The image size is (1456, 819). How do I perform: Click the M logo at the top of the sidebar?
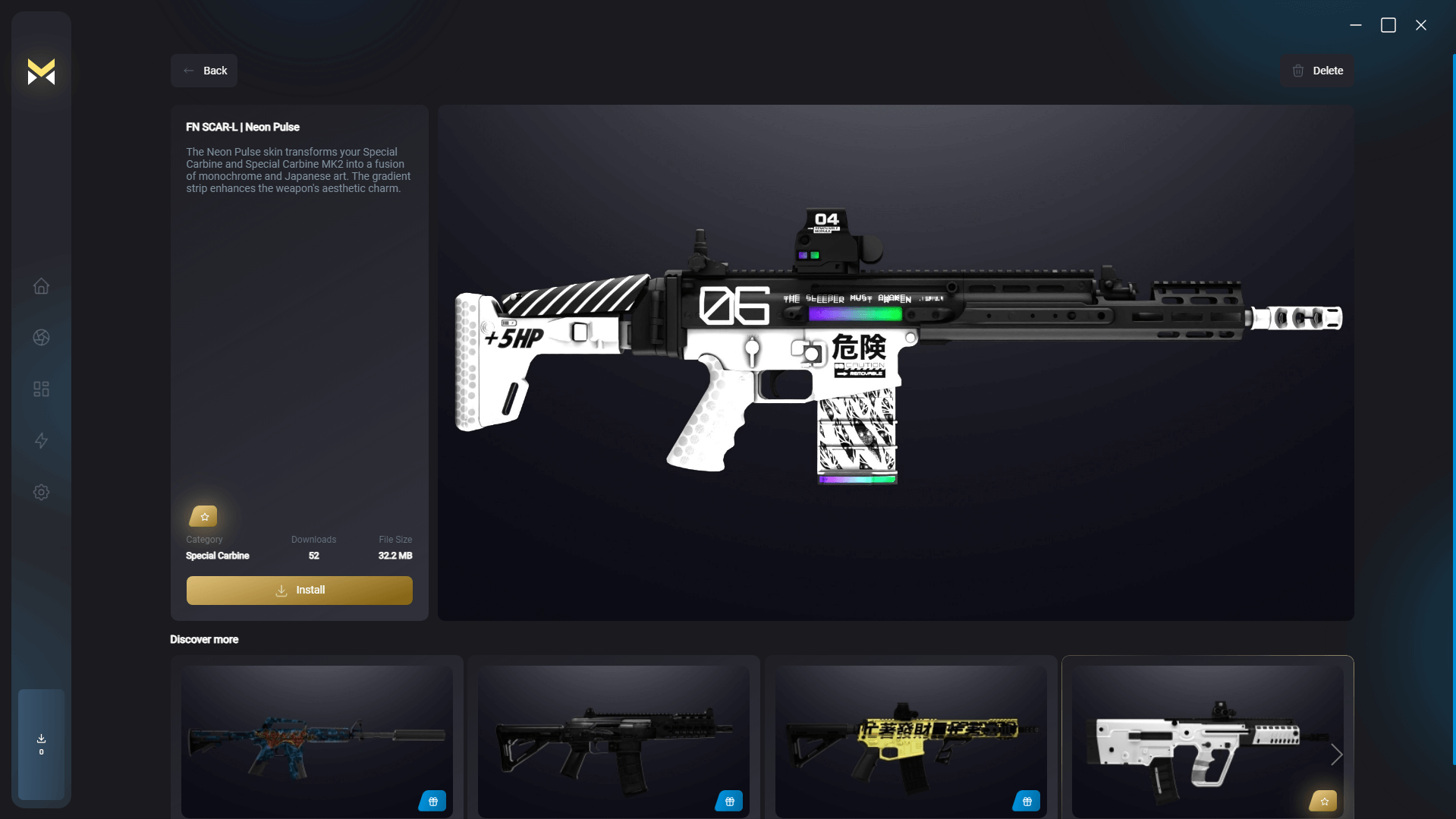click(42, 72)
